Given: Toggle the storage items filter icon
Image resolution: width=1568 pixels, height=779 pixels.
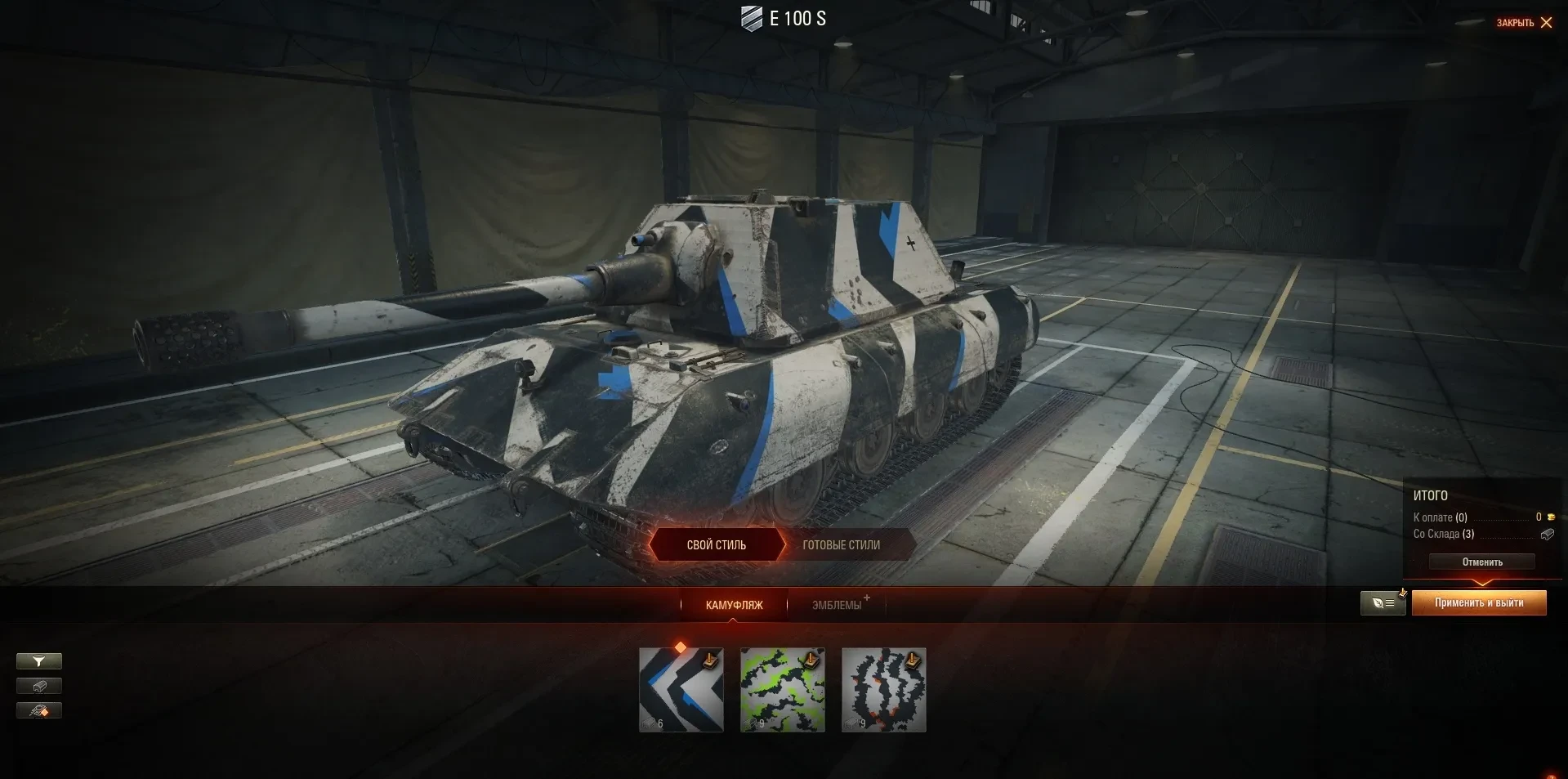Looking at the screenshot, I should [x=39, y=686].
